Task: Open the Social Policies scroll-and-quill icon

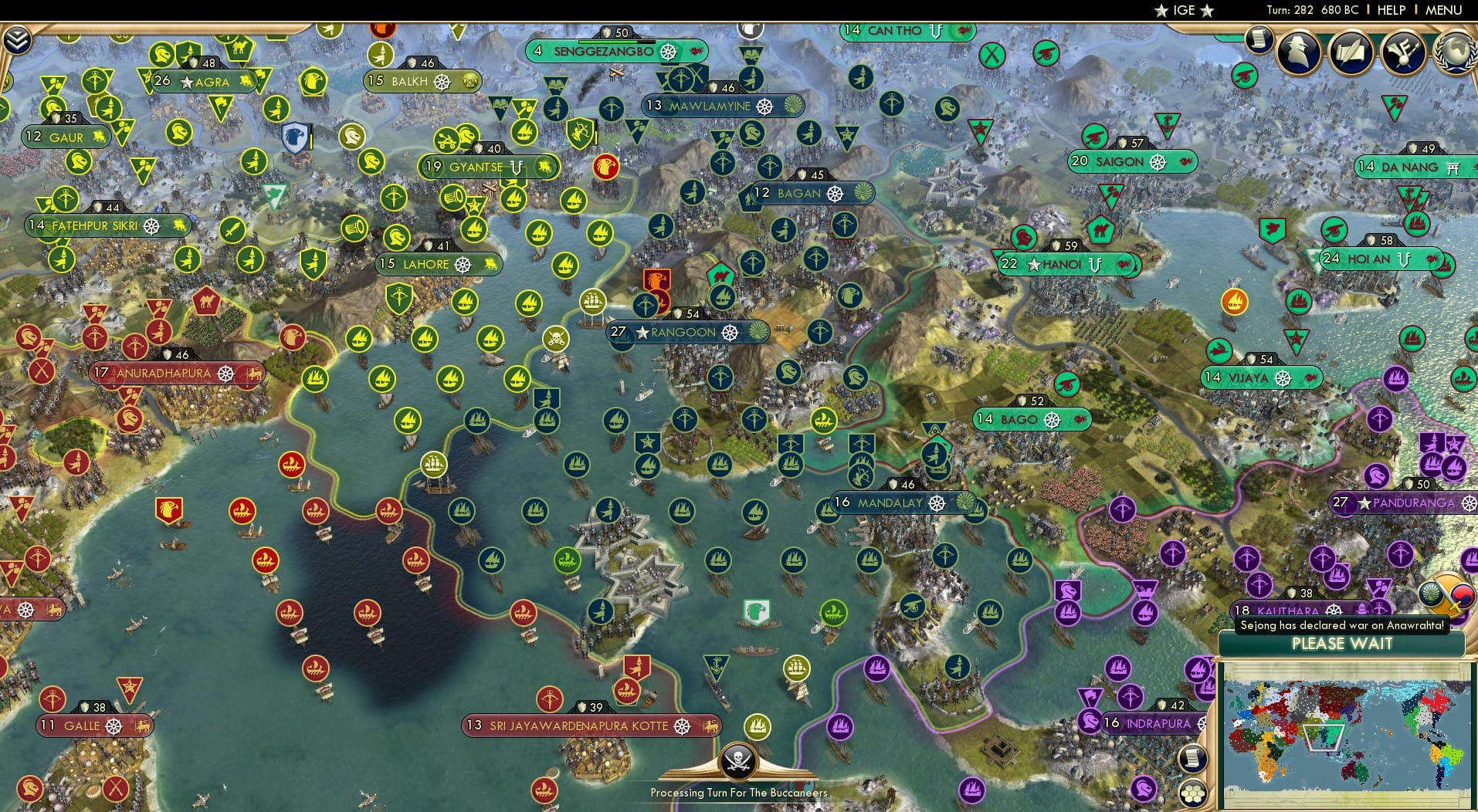Action: [1351, 52]
